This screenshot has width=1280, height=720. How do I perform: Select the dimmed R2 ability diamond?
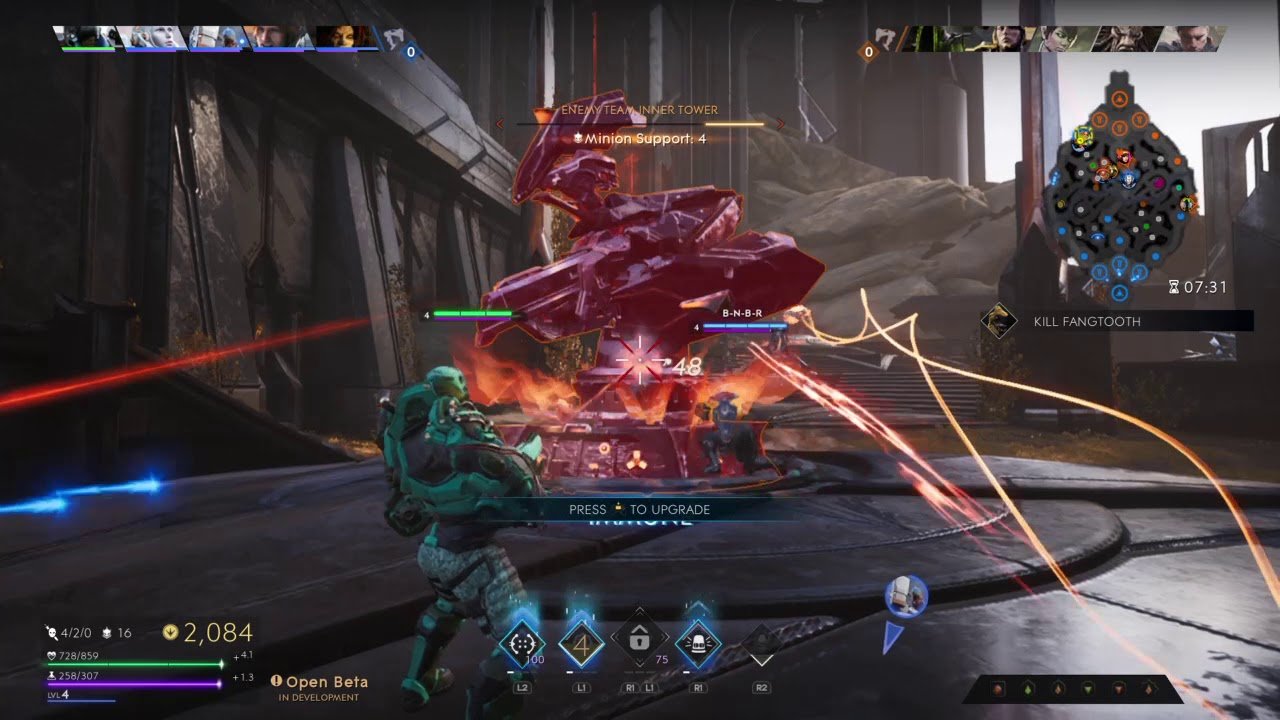point(761,643)
